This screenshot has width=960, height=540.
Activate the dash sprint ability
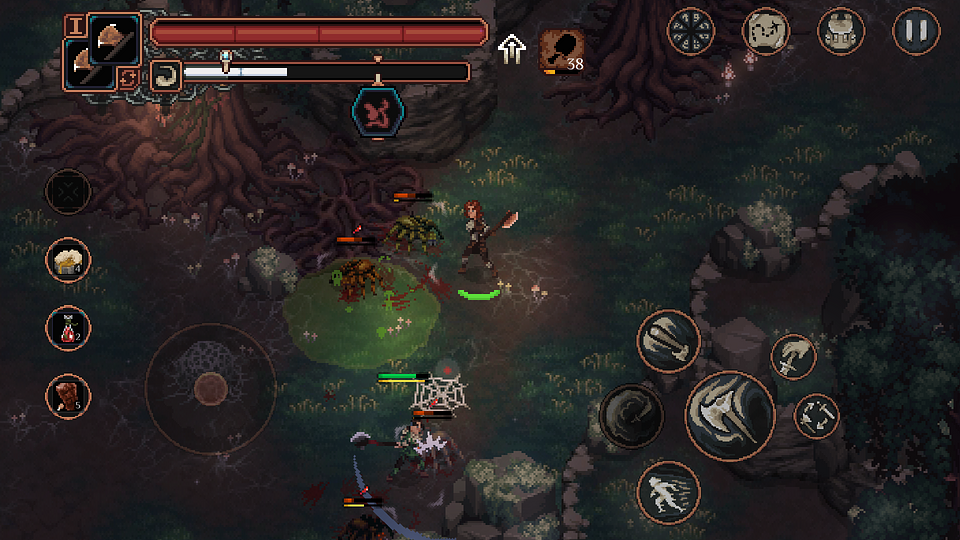coord(667,492)
